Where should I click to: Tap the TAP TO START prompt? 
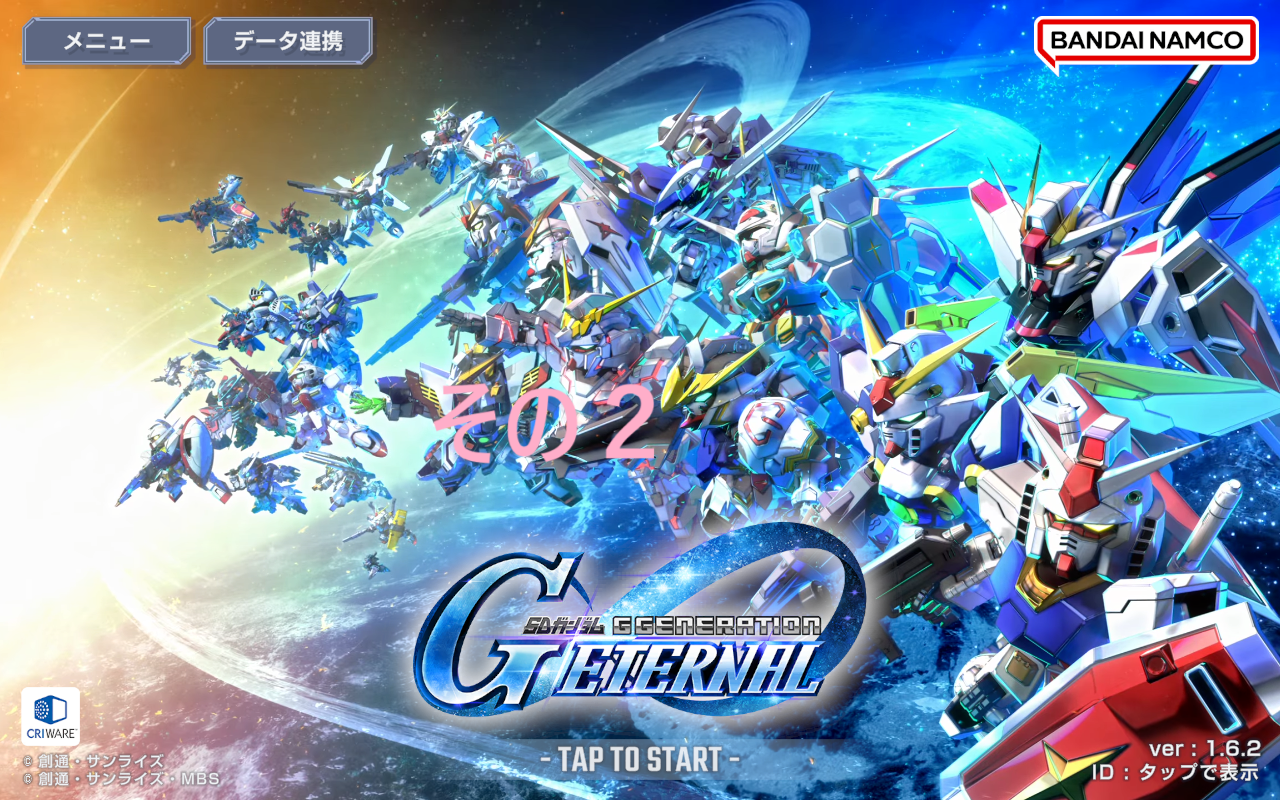[x=640, y=759]
